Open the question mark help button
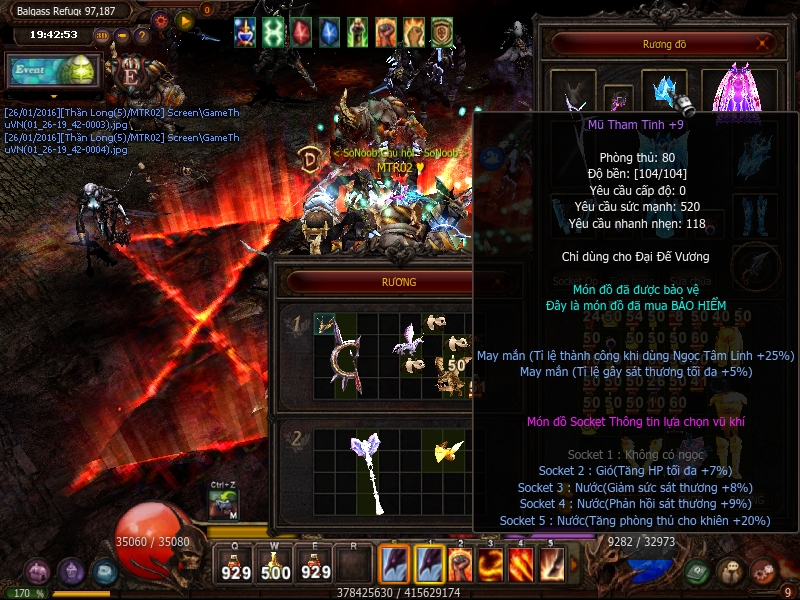Image resolution: width=800 pixels, height=600 pixels. pos(142,36)
